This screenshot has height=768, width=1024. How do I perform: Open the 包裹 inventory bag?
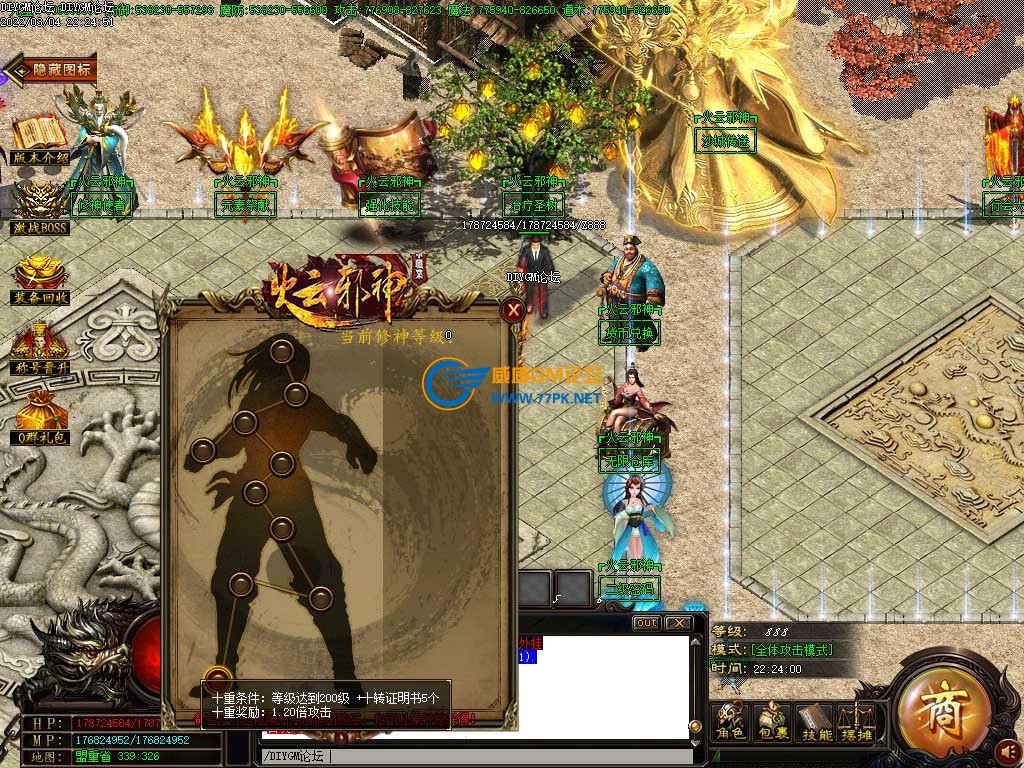(x=773, y=722)
